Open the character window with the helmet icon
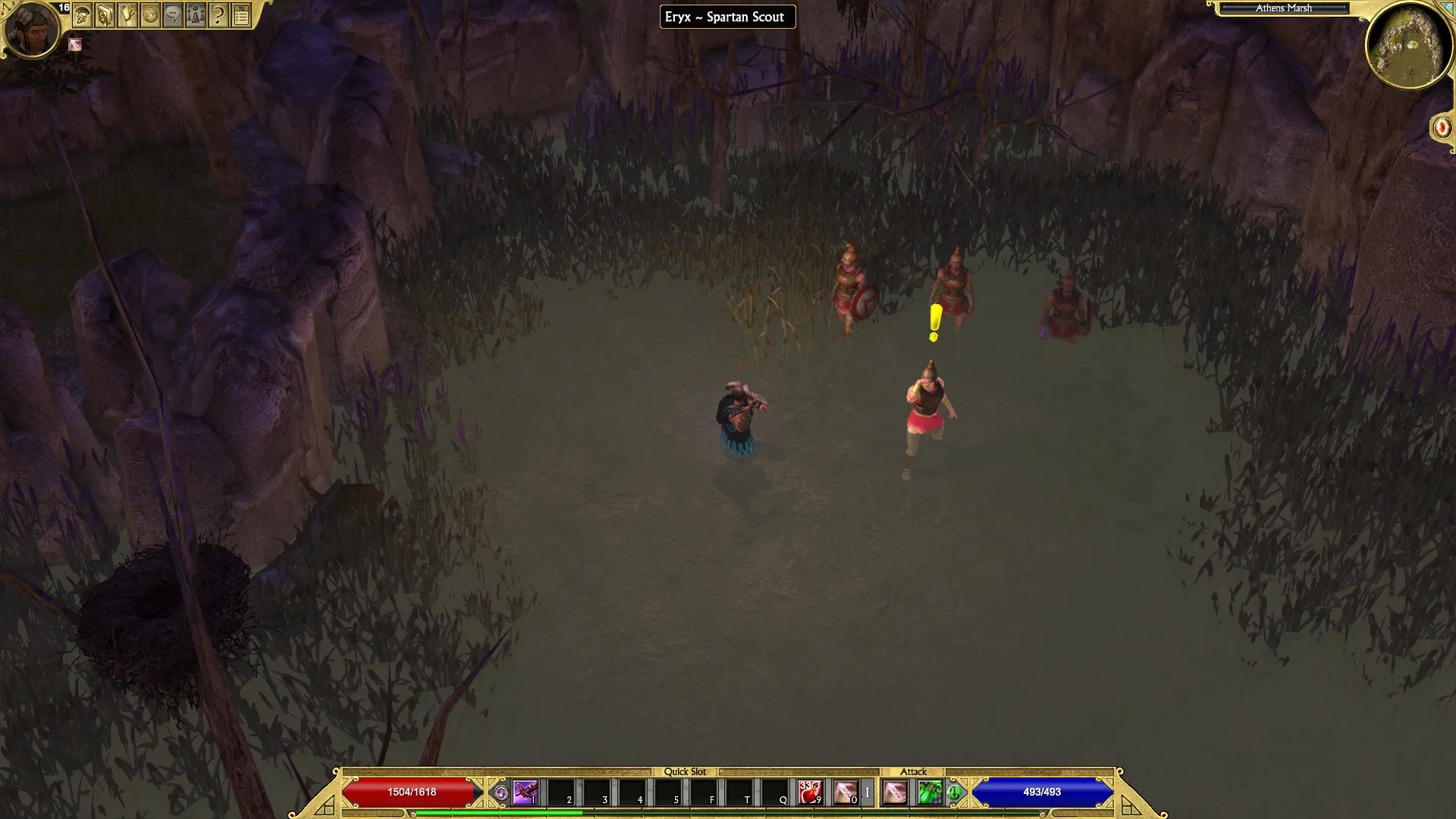This screenshot has width=1456, height=819. tap(82, 14)
